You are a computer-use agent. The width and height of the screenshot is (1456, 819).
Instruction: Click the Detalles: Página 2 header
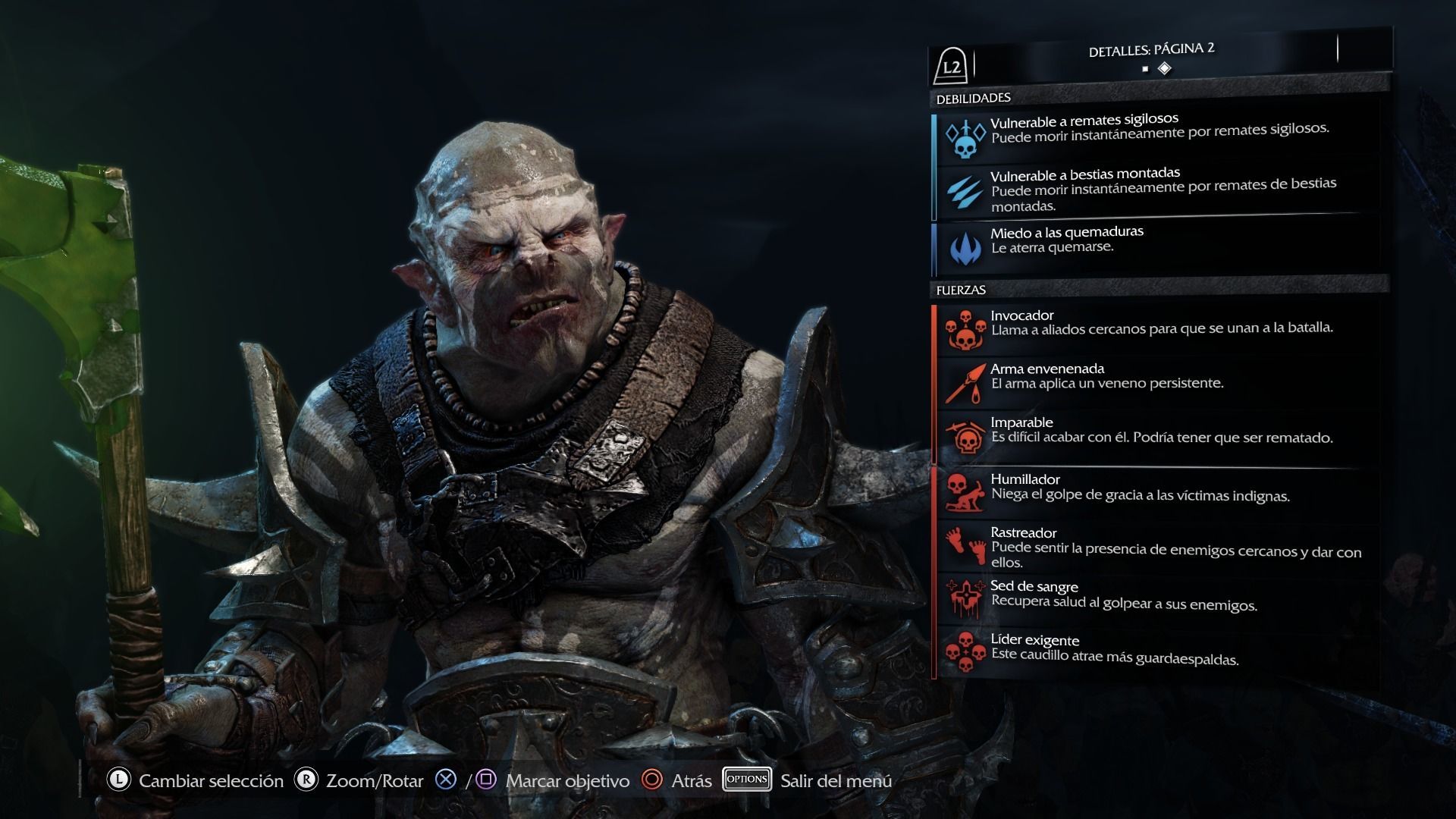[1151, 50]
